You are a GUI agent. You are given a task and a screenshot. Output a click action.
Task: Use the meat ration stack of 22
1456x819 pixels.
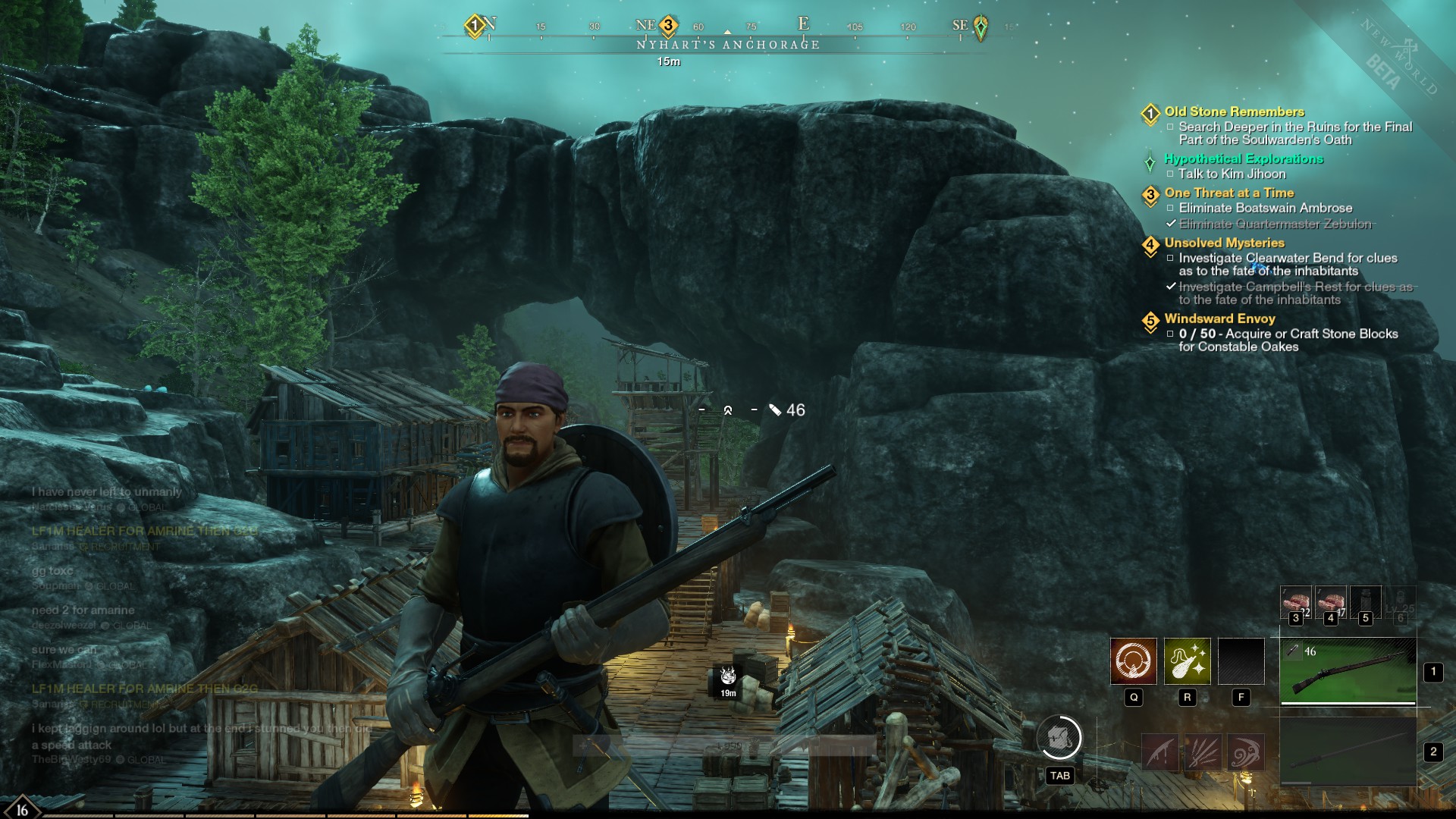pyautogui.click(x=1296, y=603)
